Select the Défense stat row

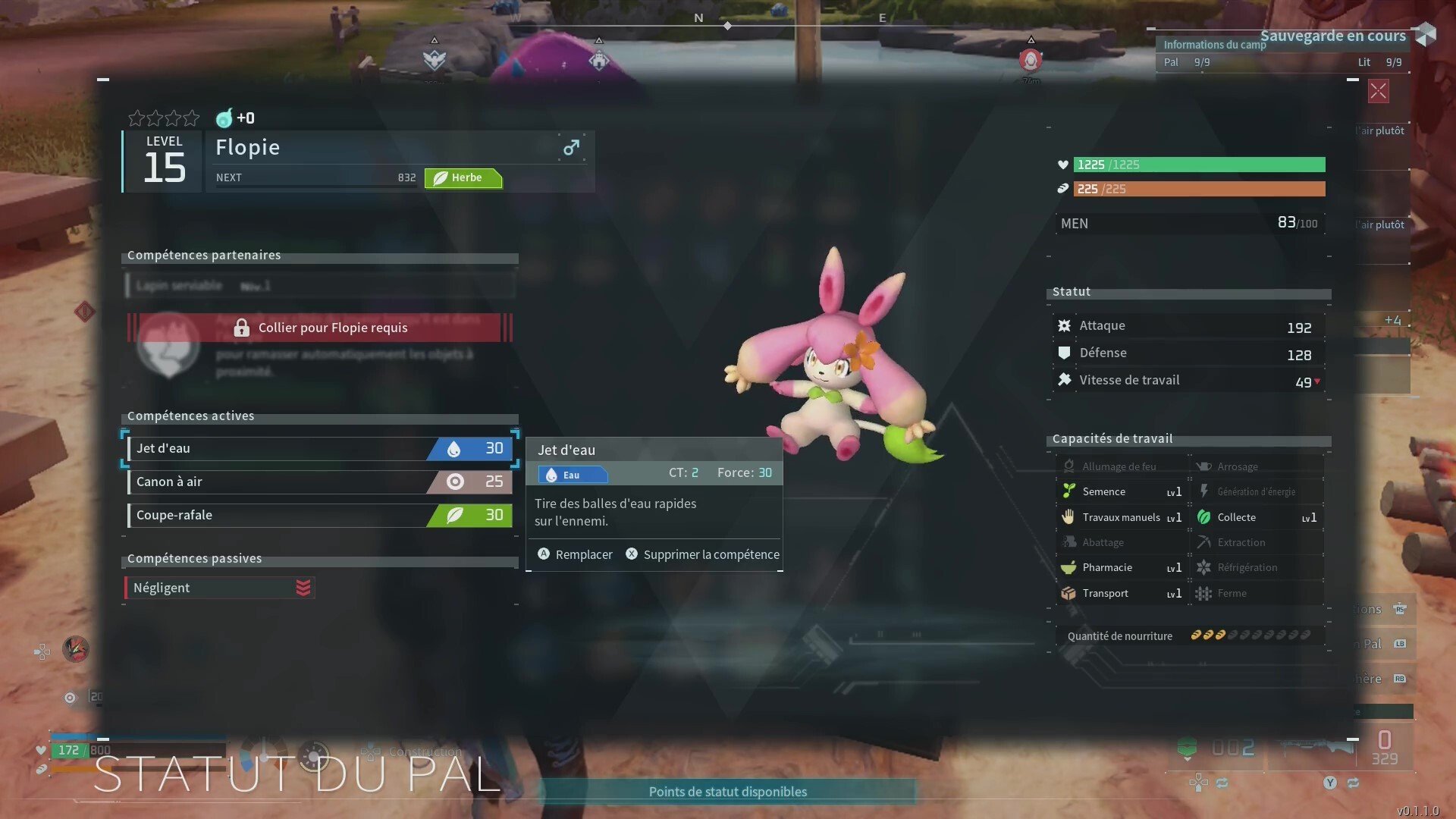tap(1188, 353)
